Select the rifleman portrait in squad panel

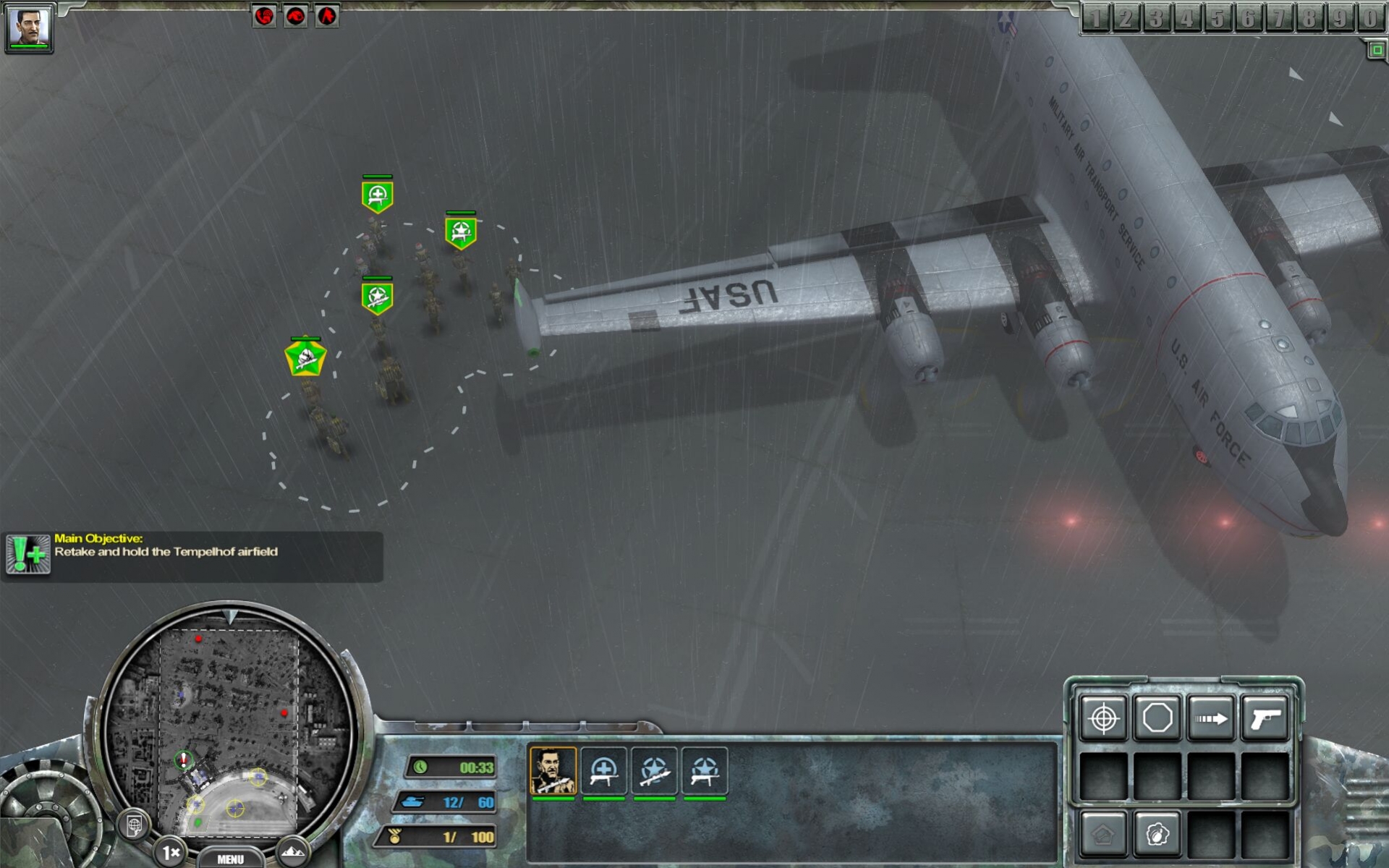(554, 772)
